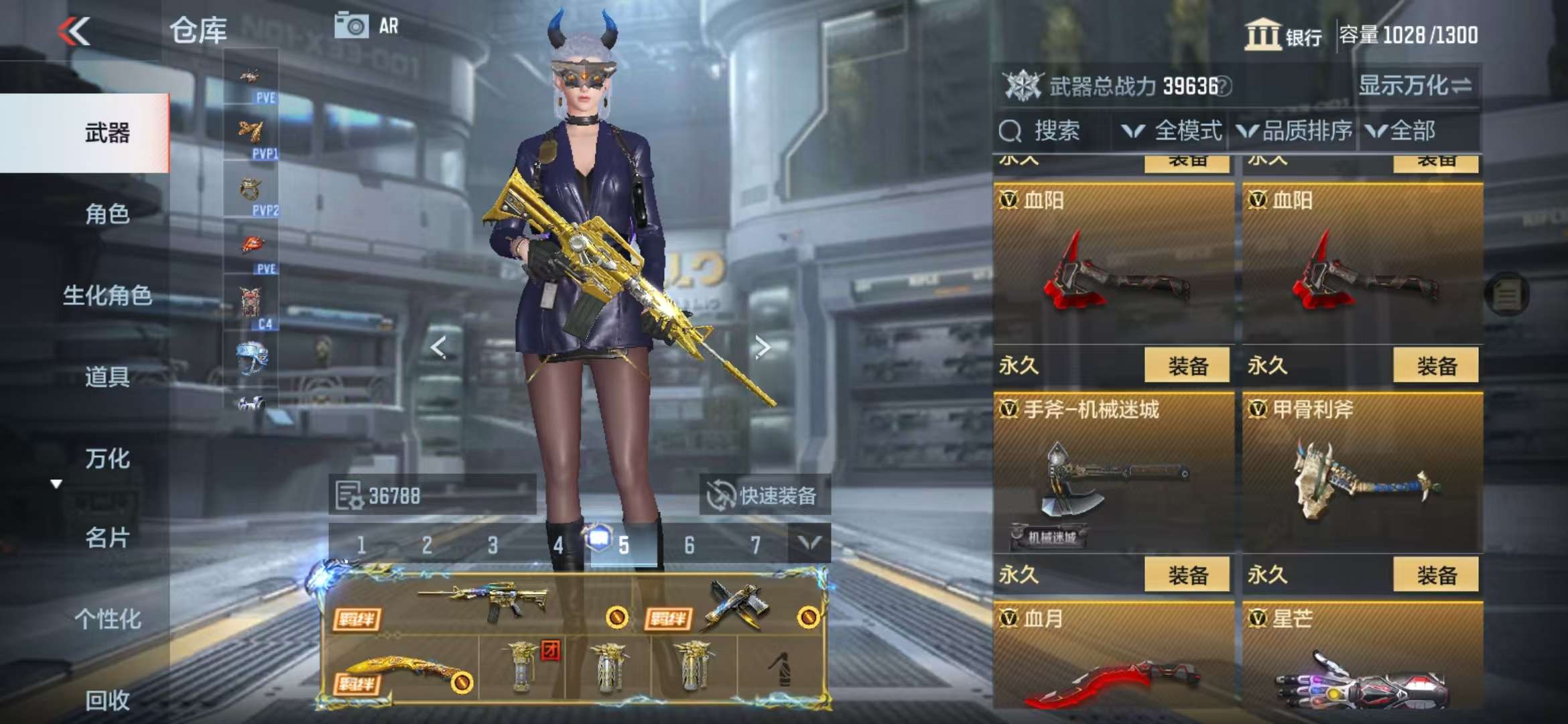Viewport: 1568px width, 724px height.
Task: Open the 银行 bank
Action: [1283, 35]
